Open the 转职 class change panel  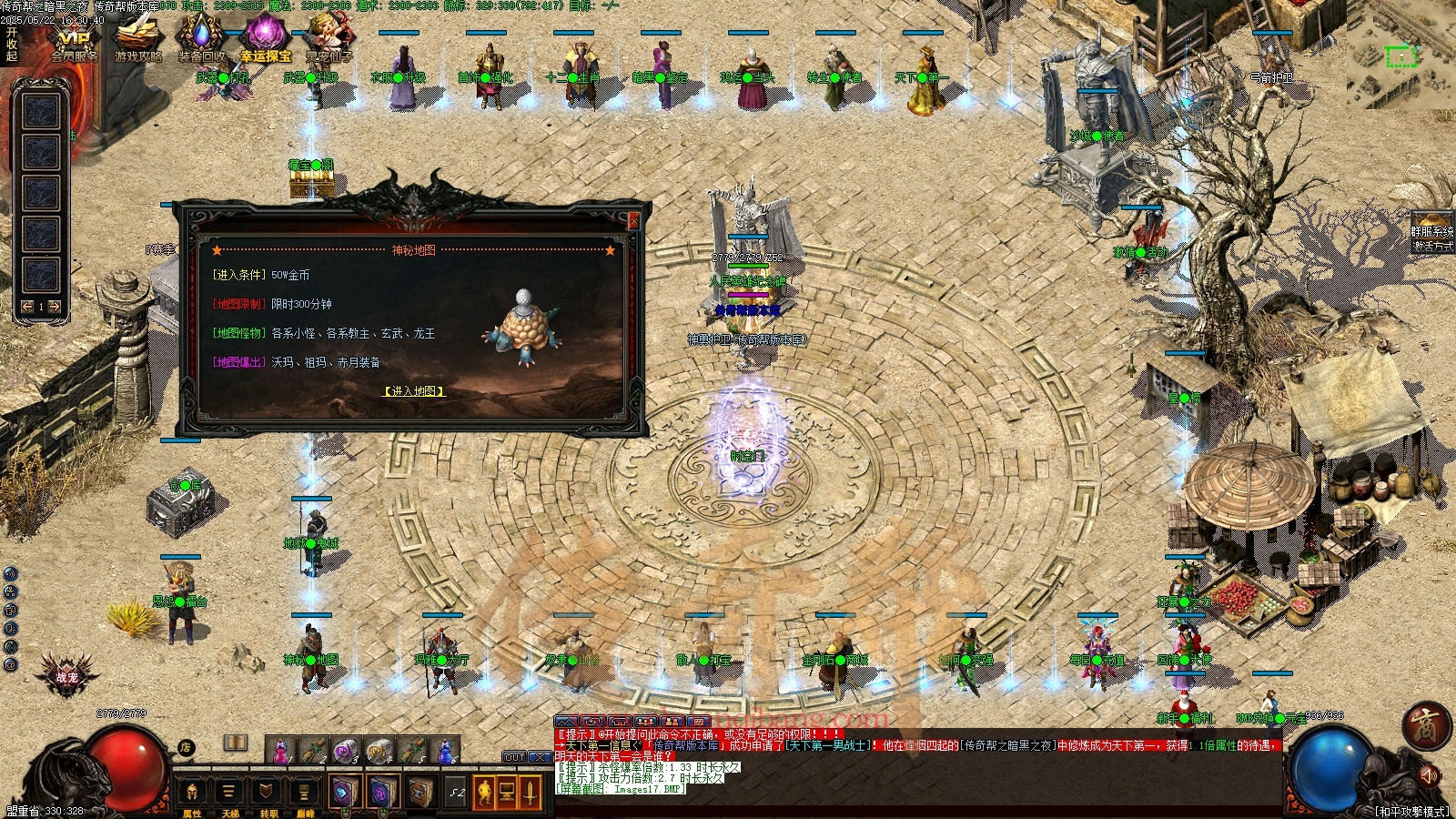coord(268,794)
